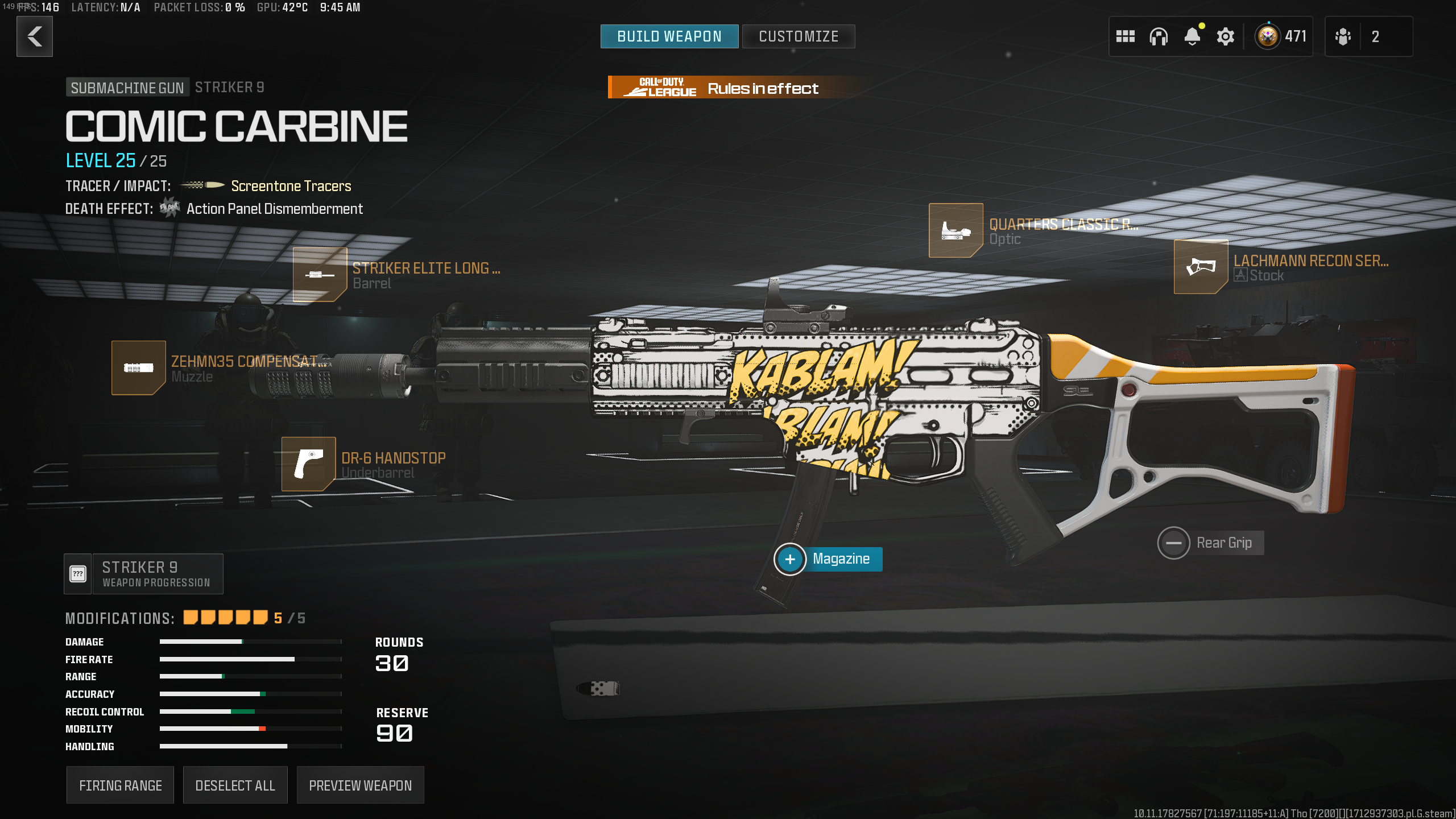Open settings with the gear icon
The width and height of the screenshot is (1456, 819).
1225,37
